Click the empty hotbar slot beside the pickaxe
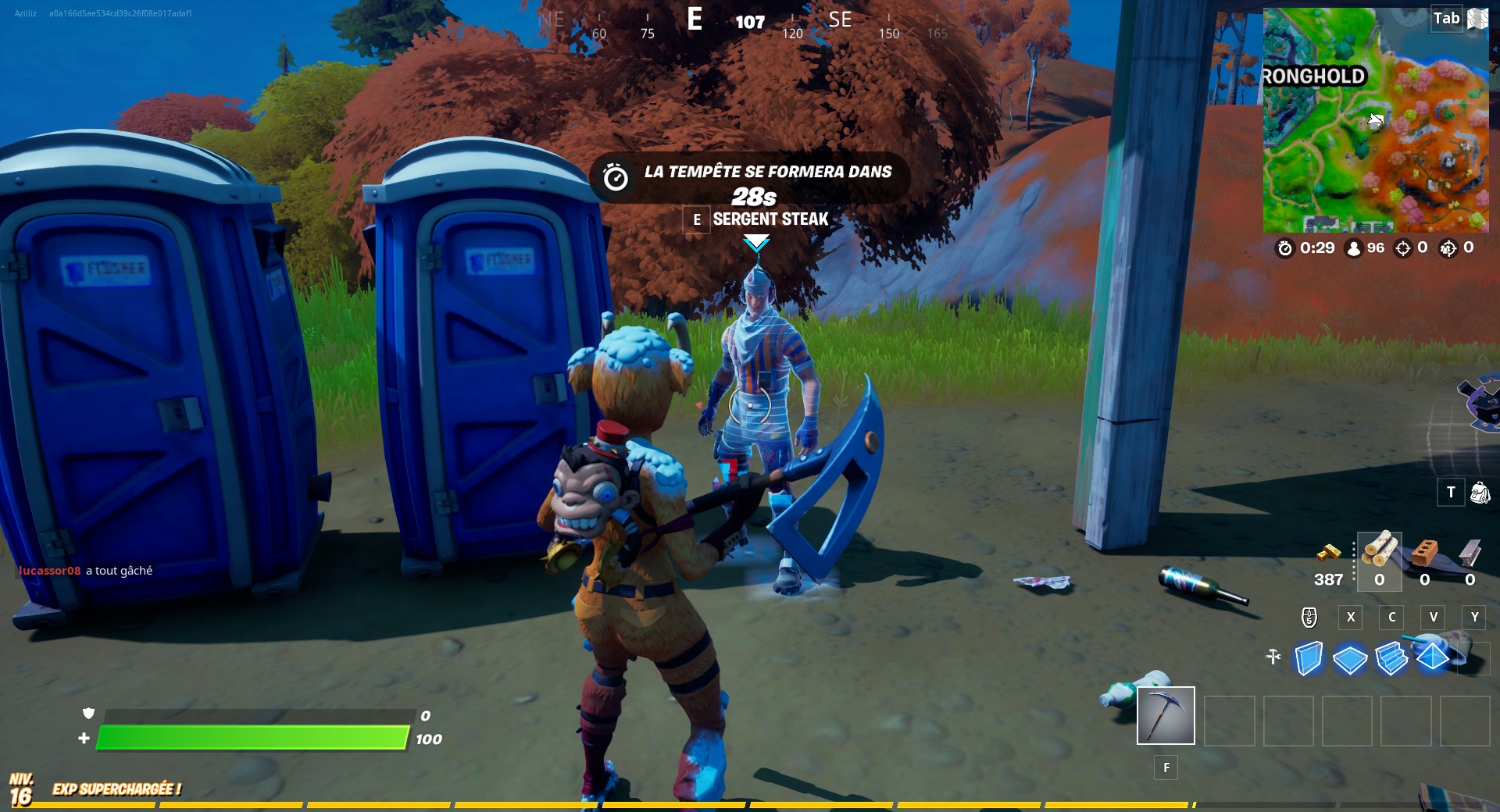1500x812 pixels. [x=1229, y=721]
